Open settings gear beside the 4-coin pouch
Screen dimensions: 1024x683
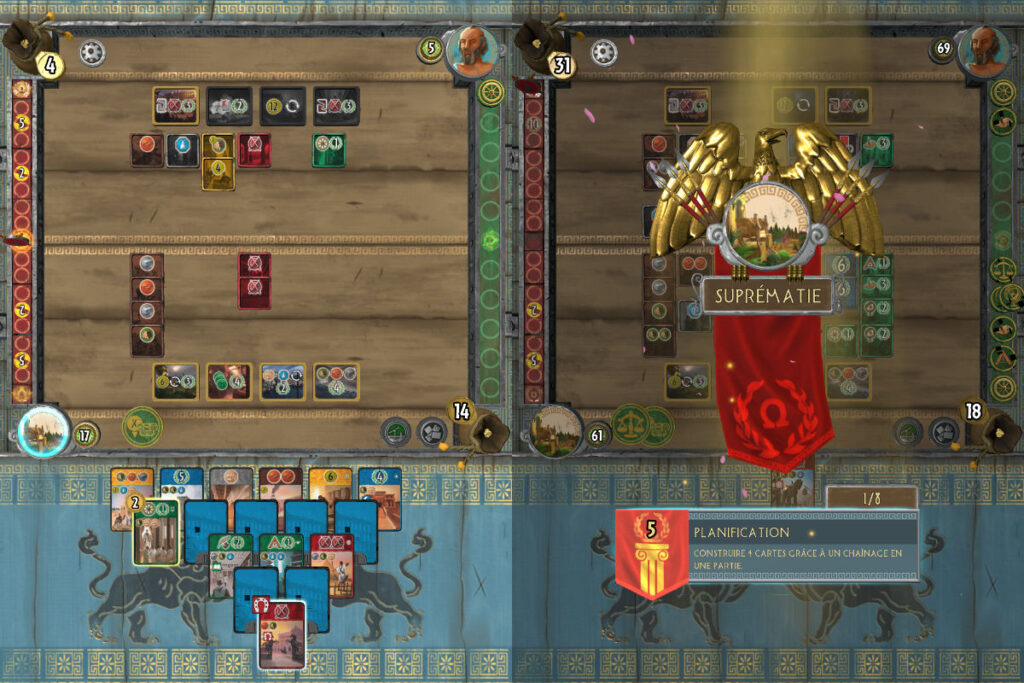tap(92, 52)
